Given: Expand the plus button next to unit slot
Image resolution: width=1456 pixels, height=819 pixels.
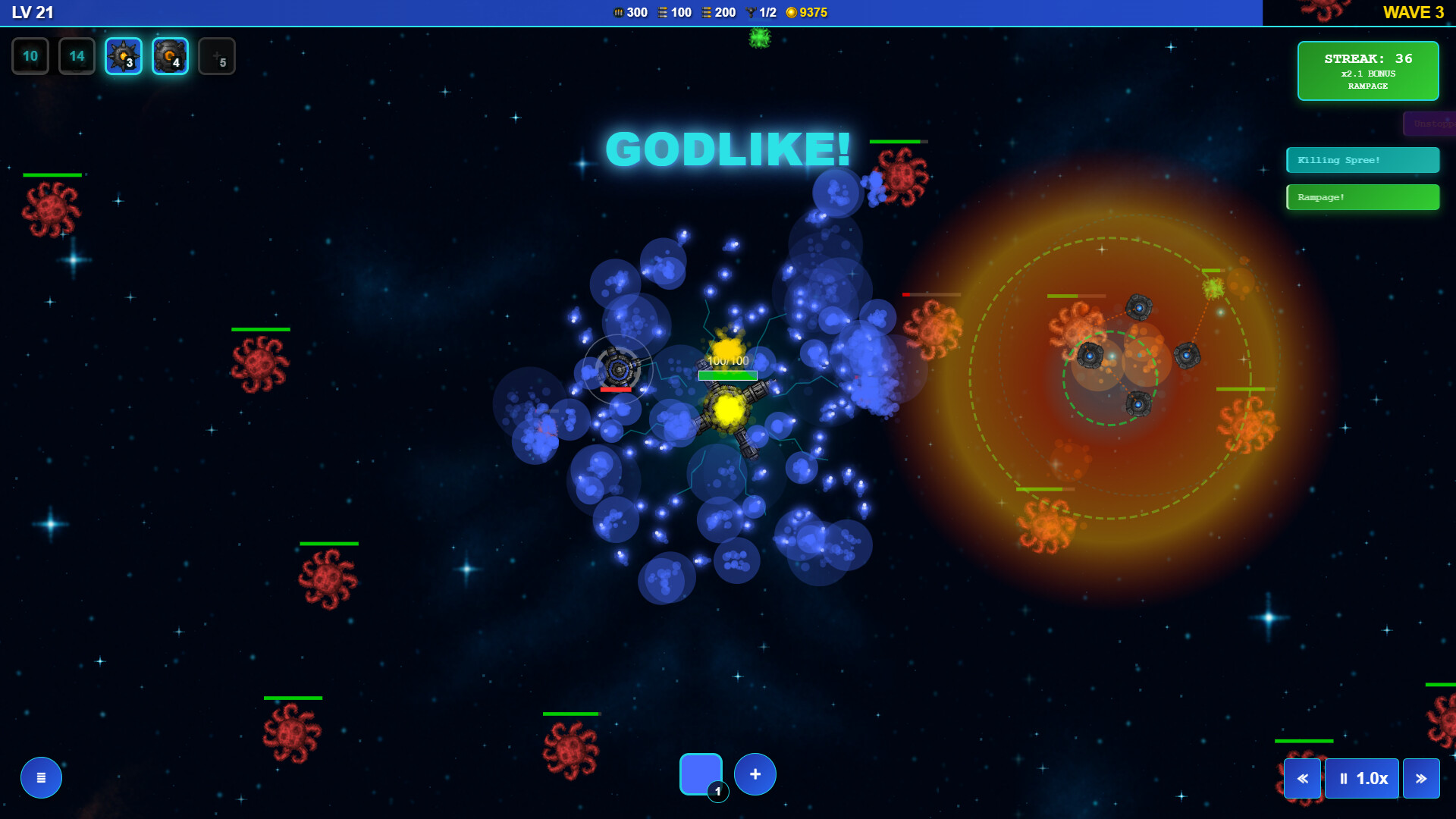Looking at the screenshot, I should click(755, 773).
